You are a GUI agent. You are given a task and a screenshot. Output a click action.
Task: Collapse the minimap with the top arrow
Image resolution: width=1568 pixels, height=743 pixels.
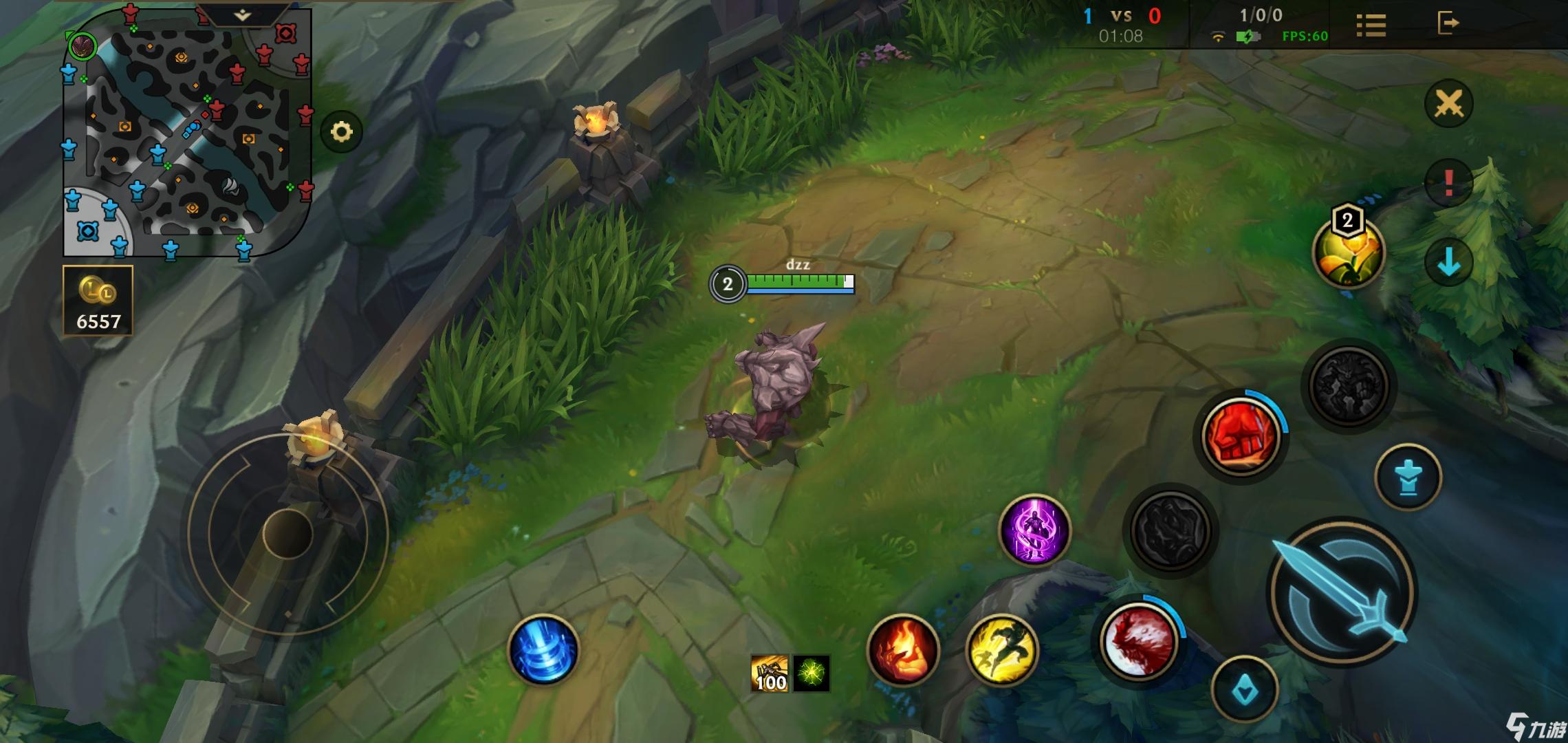coord(242,15)
